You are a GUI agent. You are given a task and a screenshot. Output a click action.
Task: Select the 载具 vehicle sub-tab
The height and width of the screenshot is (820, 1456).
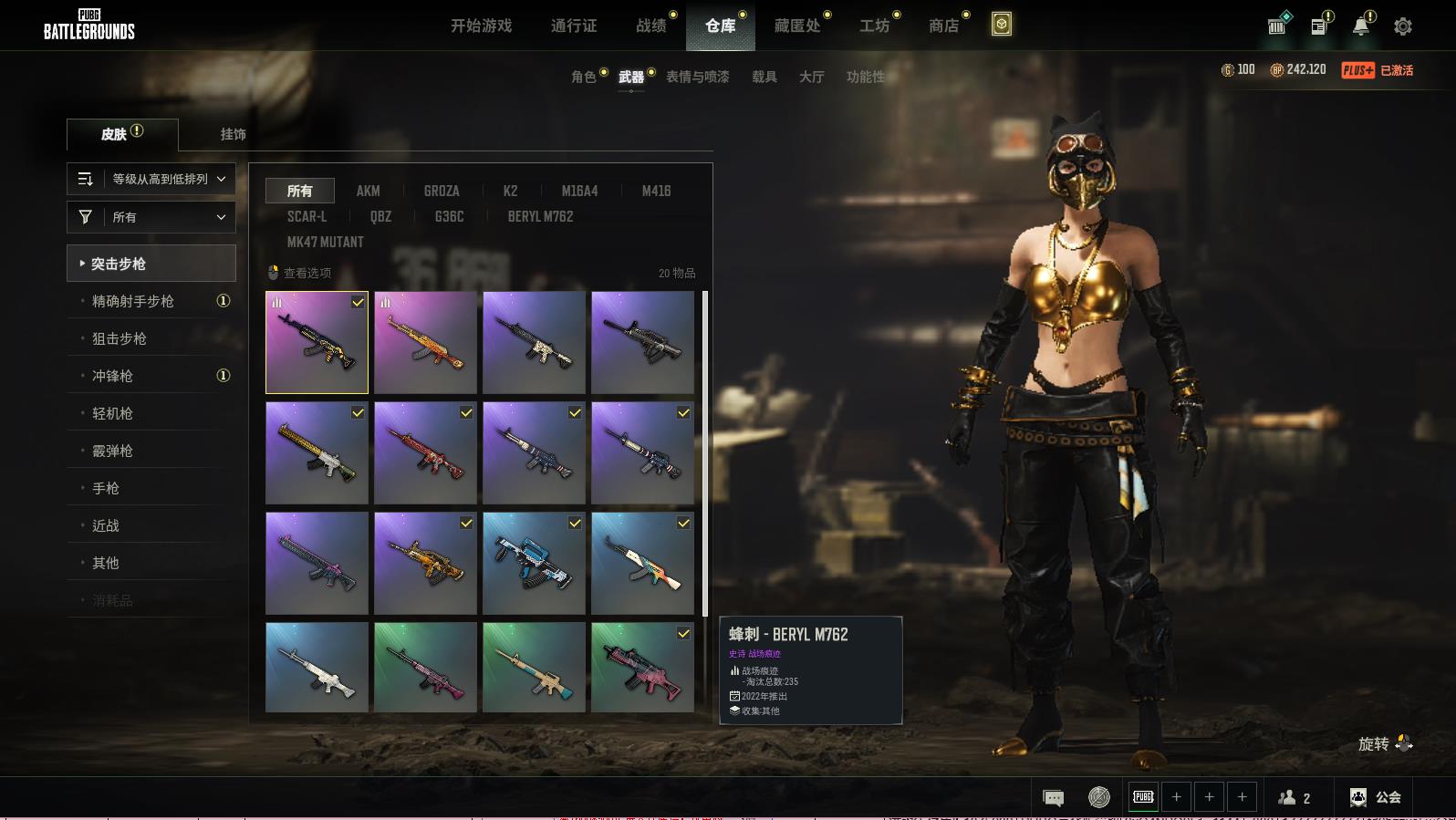click(764, 77)
